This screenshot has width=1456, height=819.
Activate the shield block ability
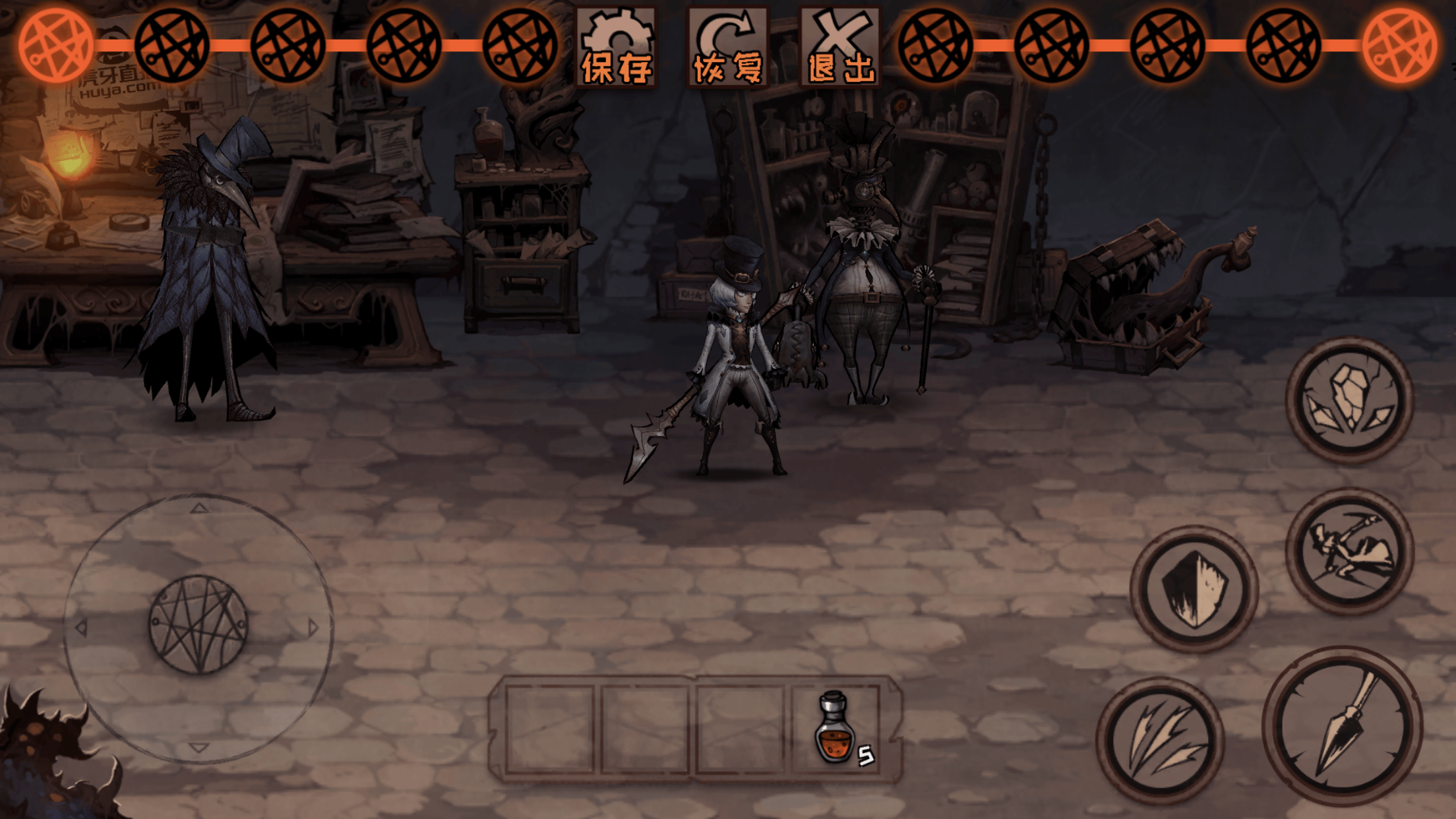click(1194, 589)
